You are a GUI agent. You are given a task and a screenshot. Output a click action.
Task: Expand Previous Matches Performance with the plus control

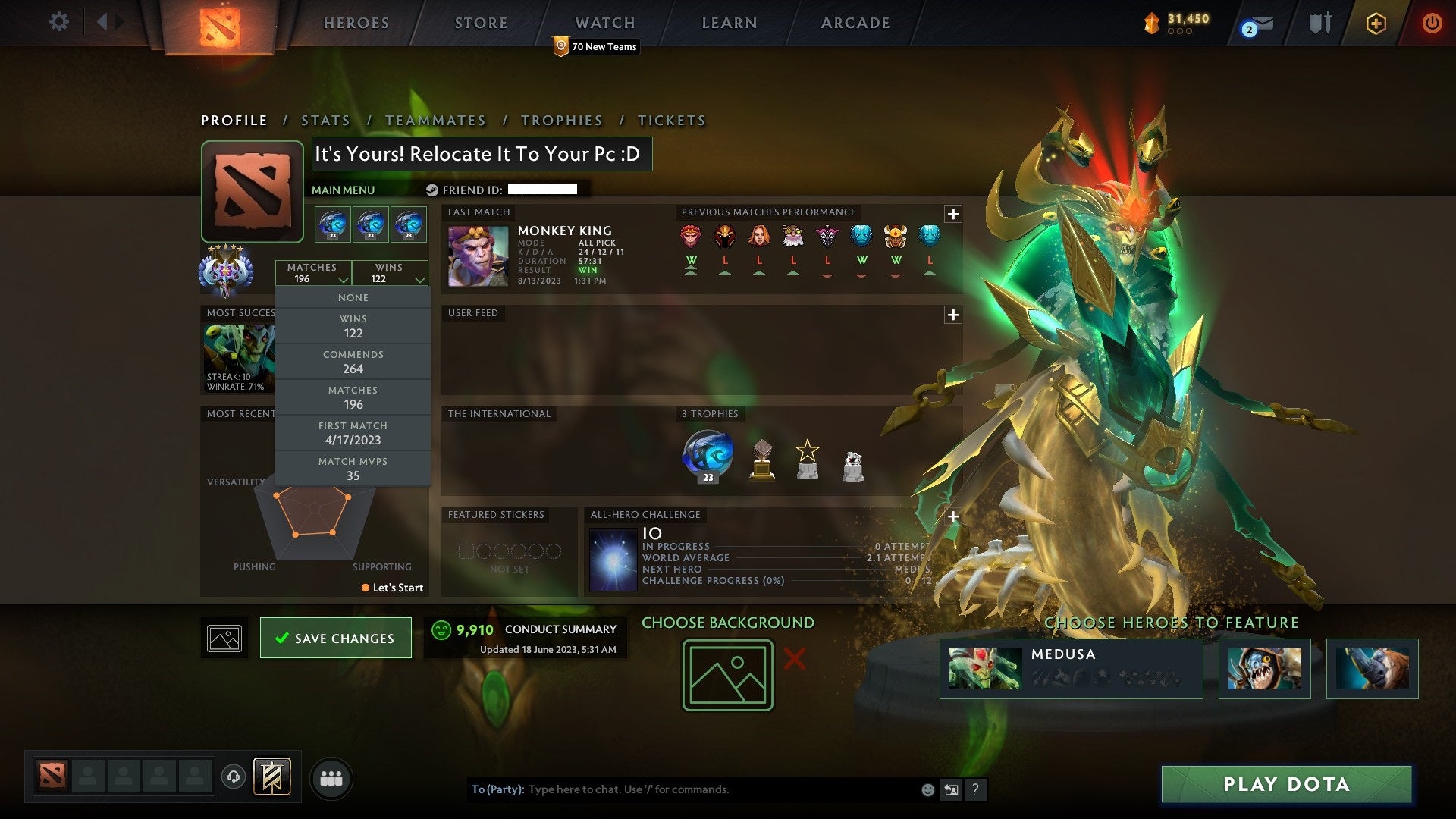[x=952, y=215]
